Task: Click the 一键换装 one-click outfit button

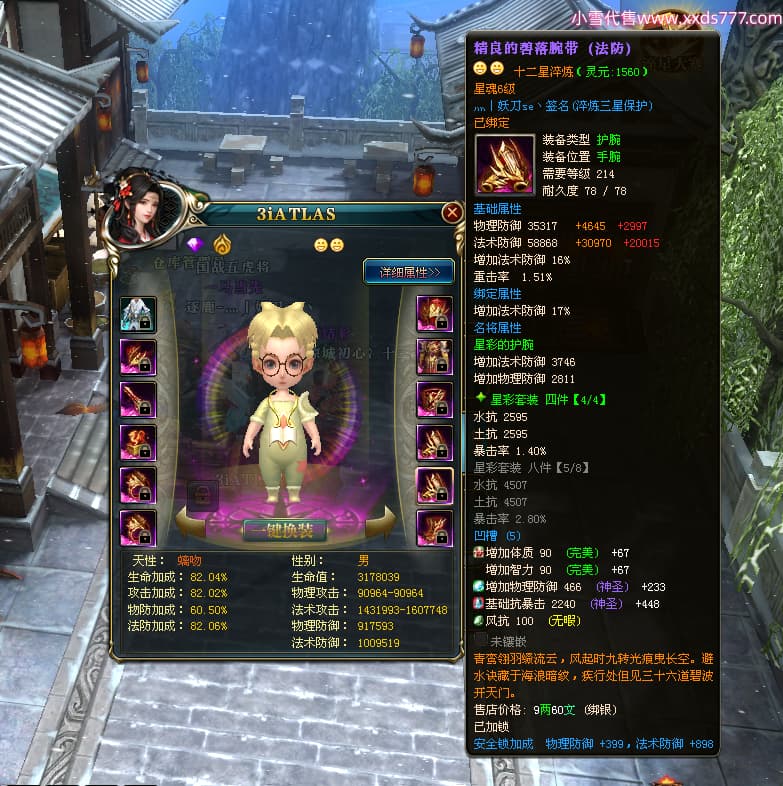Action: [284, 528]
